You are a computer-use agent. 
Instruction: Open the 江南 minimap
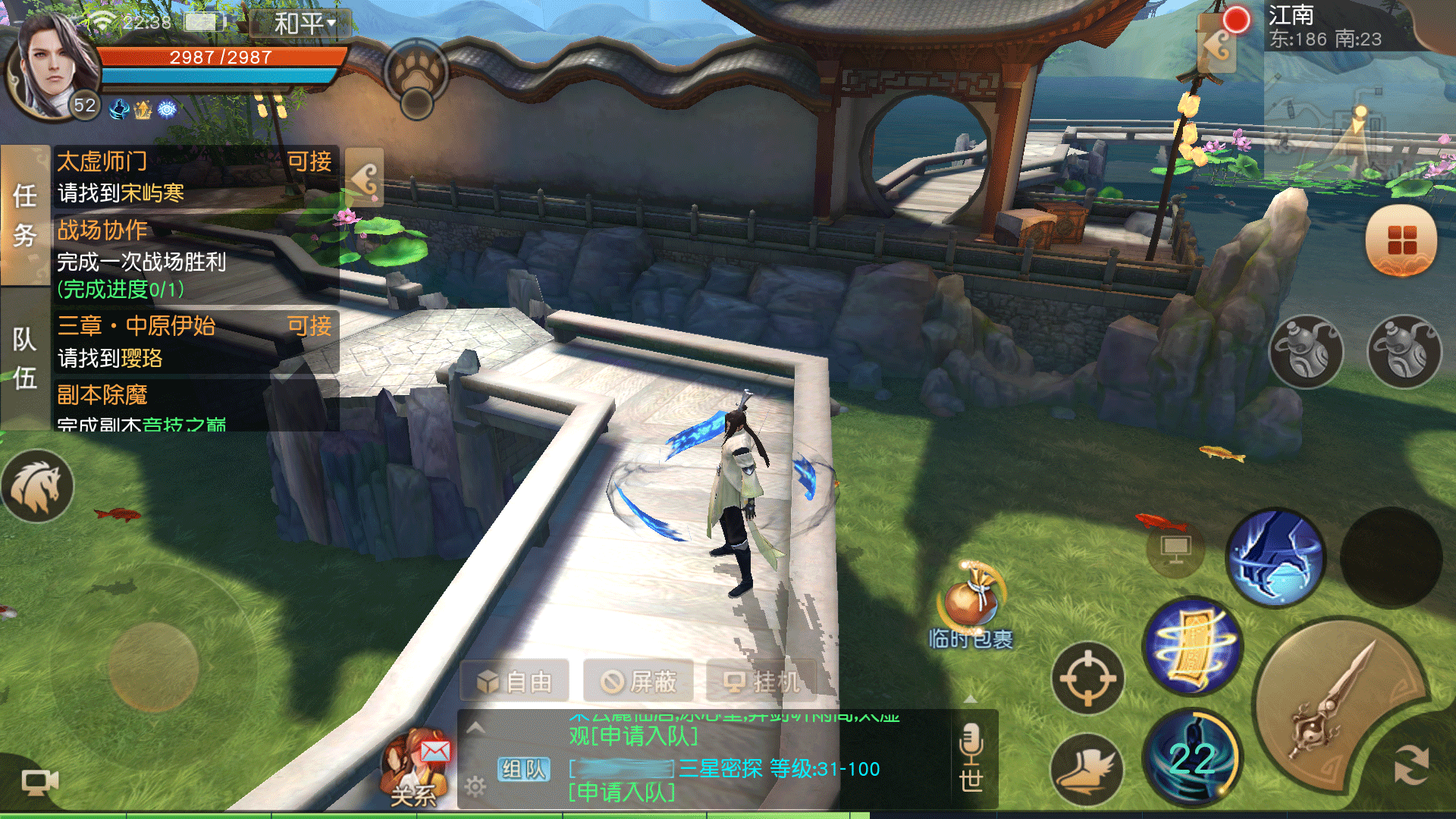pos(1357,114)
